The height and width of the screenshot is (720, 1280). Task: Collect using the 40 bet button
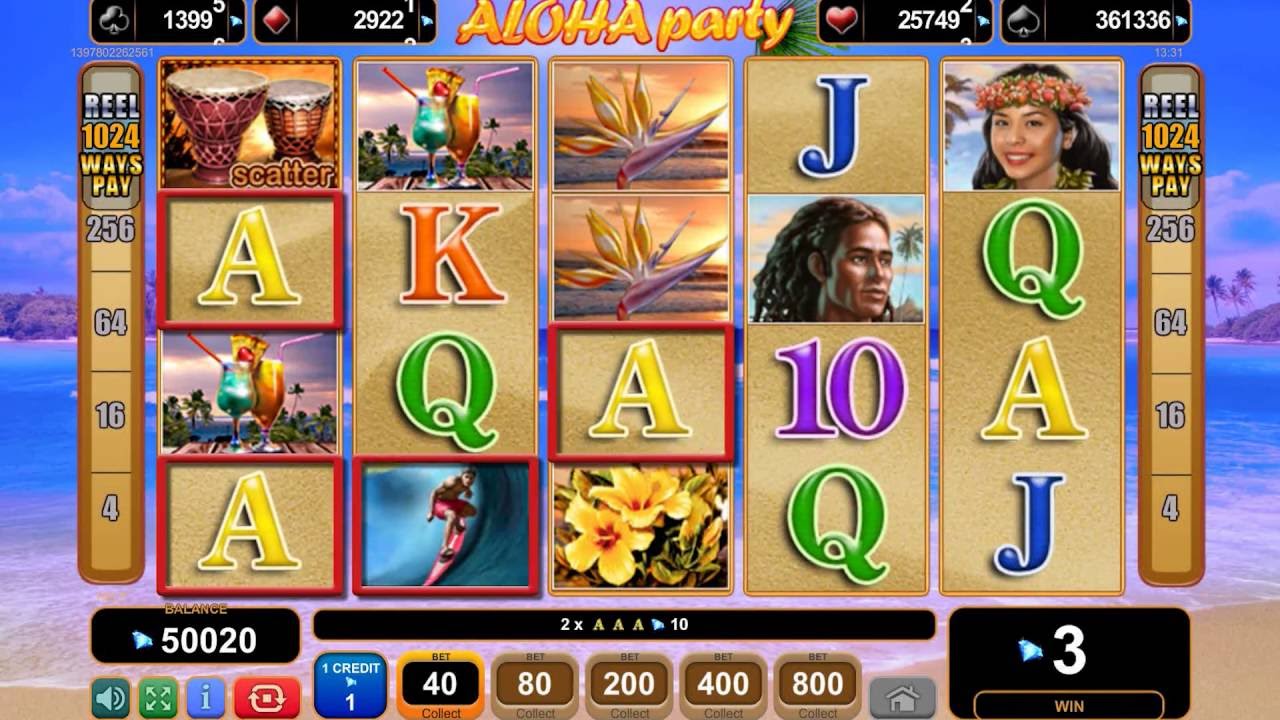(440, 686)
